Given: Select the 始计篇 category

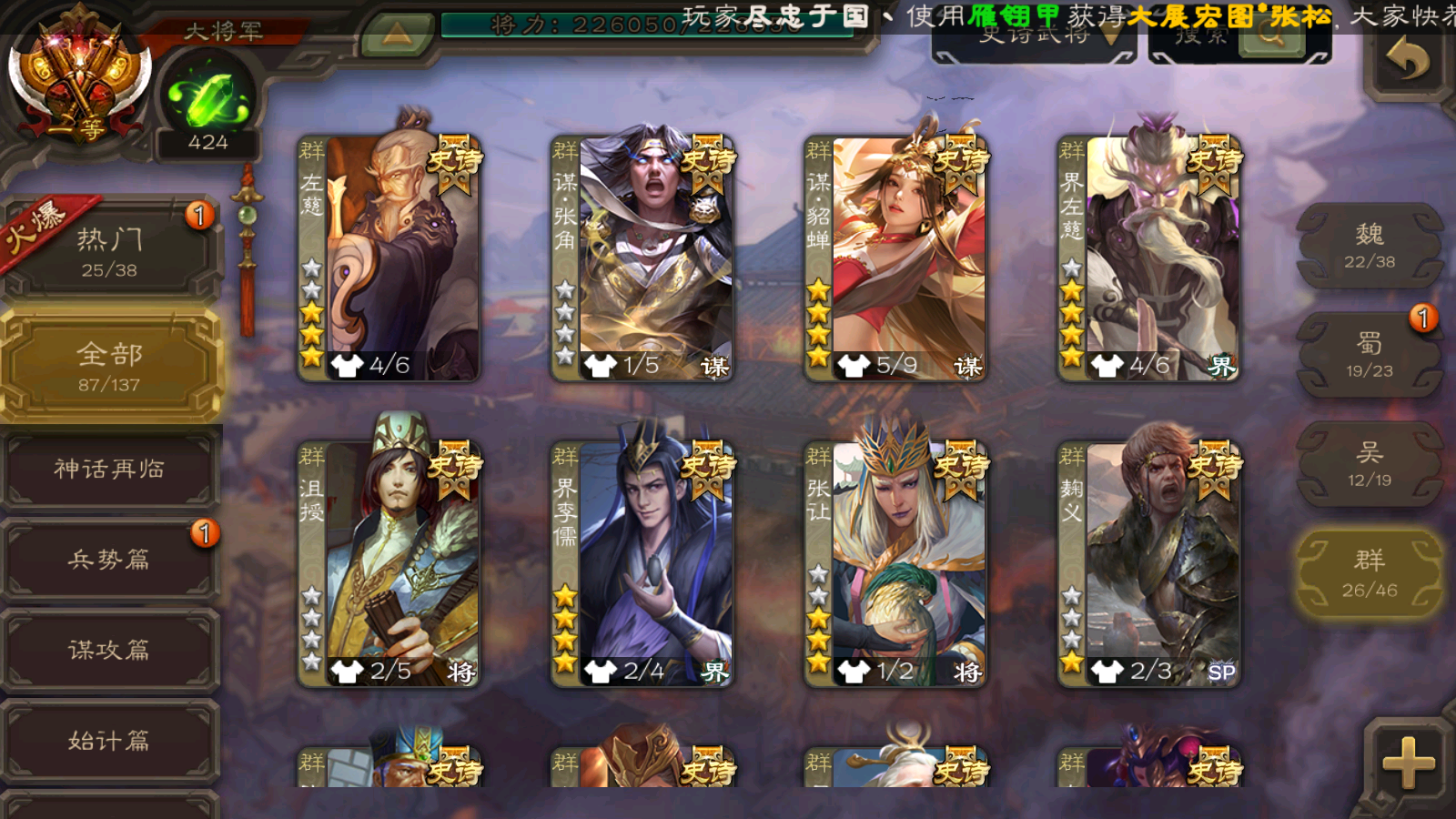Looking at the screenshot, I should tap(109, 741).
